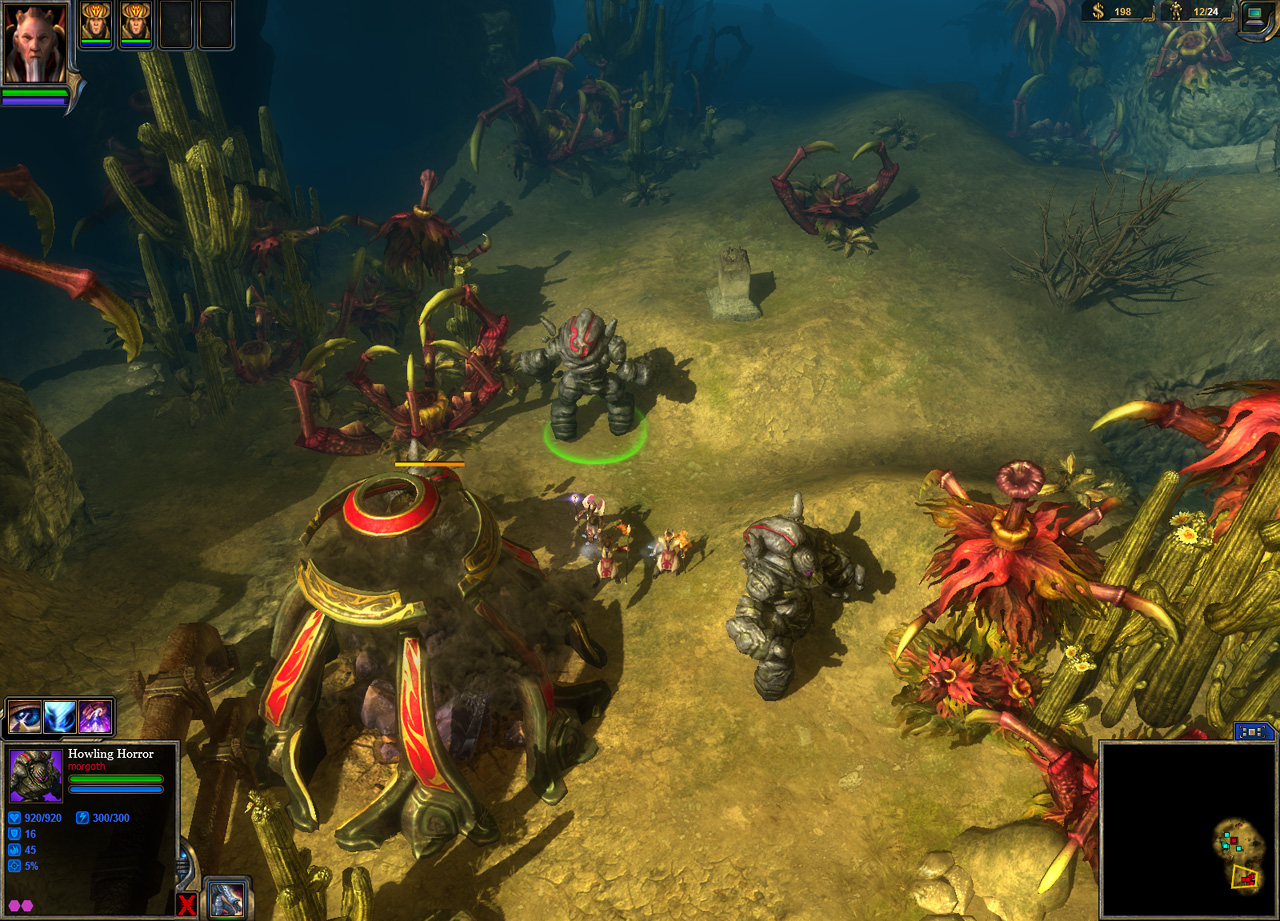Viewport: 1280px width, 921px height.
Task: Toggle the small button above the minimap
Action: pyautogui.click(x=1254, y=731)
